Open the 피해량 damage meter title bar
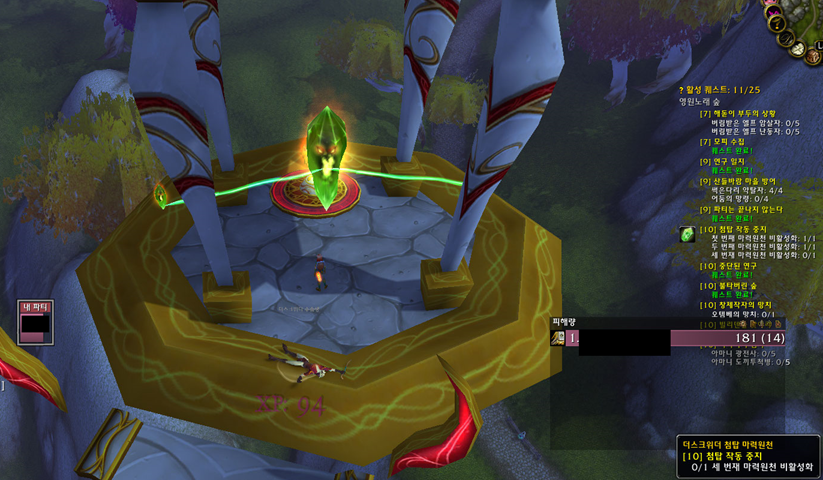This screenshot has width=823, height=480. (566, 321)
